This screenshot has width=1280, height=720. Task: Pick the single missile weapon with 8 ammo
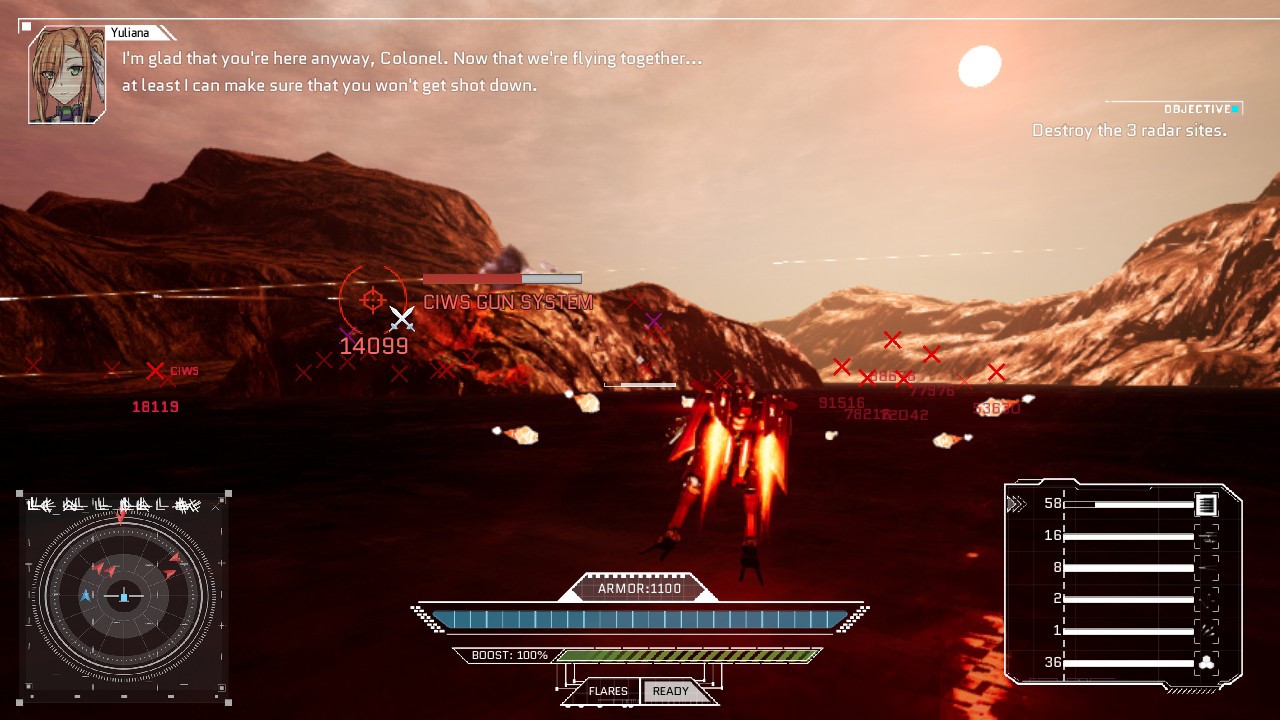pos(1206,568)
